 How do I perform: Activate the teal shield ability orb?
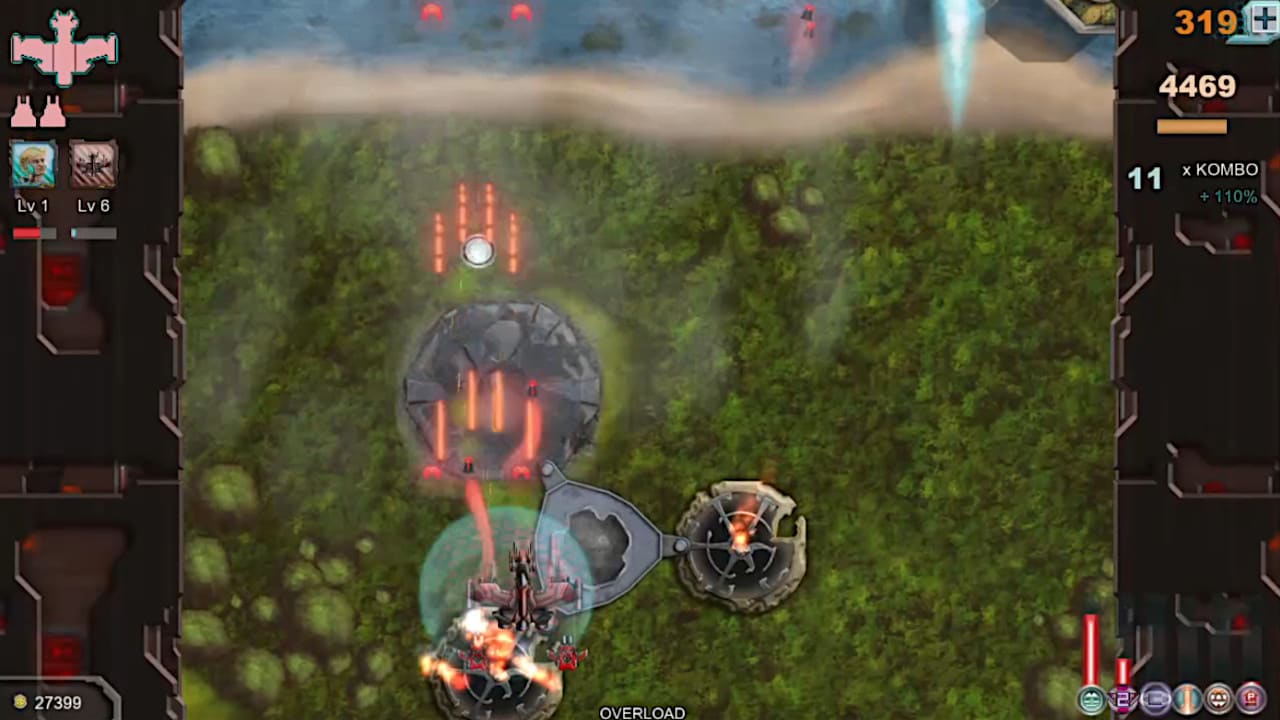pyautogui.click(x=1090, y=700)
